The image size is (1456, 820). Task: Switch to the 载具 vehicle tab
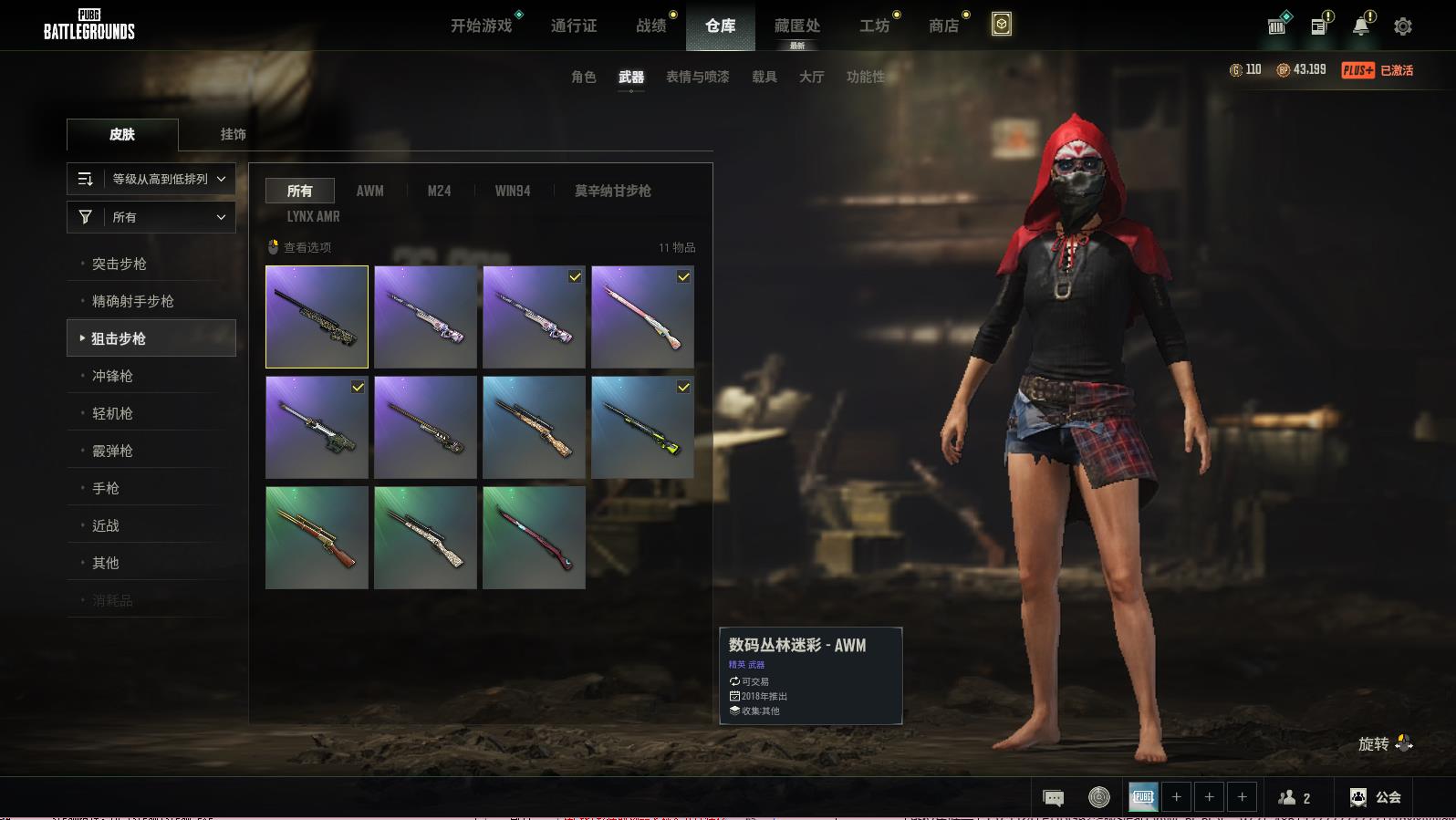[x=764, y=77]
